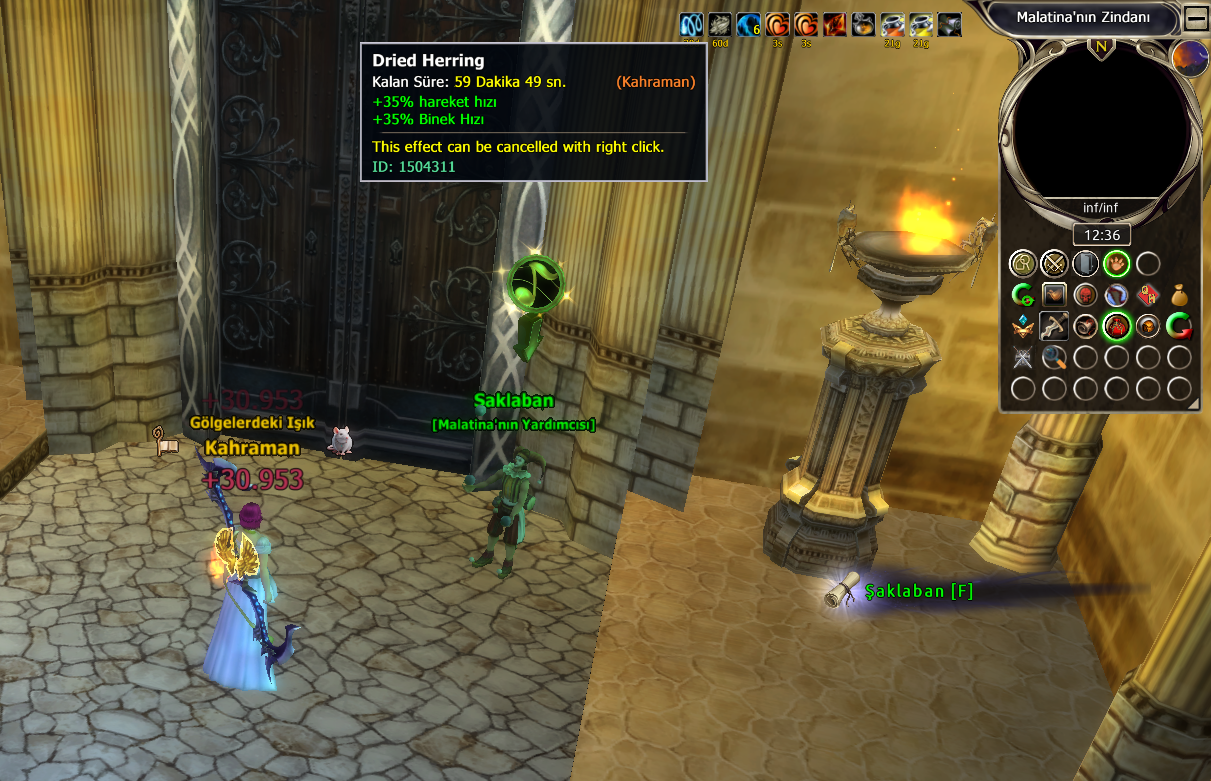Viewport: 1211px width, 781px height.
Task: Click the round potion flask buff icon
Action: pos(864,25)
